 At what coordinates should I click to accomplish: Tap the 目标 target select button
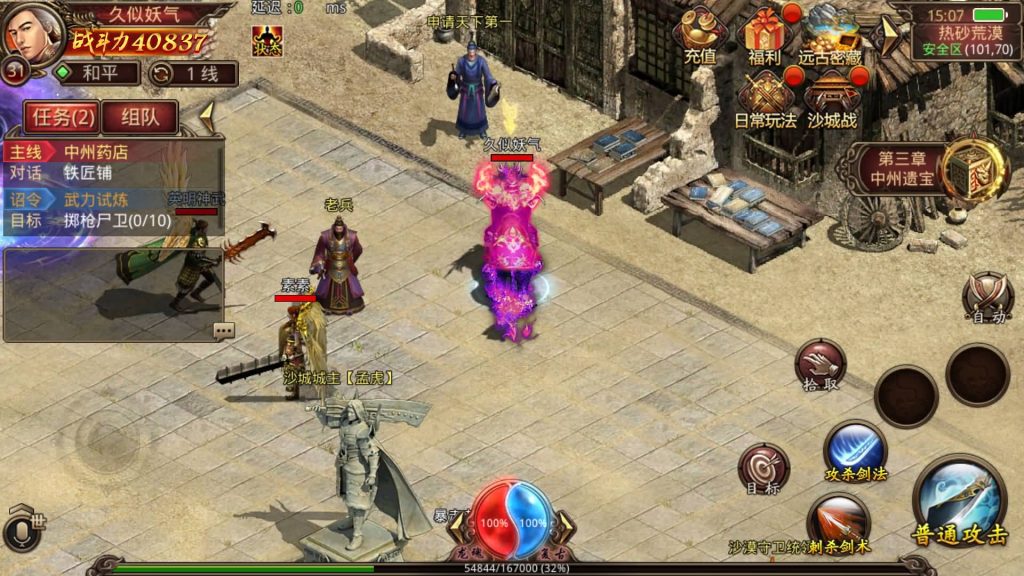763,470
